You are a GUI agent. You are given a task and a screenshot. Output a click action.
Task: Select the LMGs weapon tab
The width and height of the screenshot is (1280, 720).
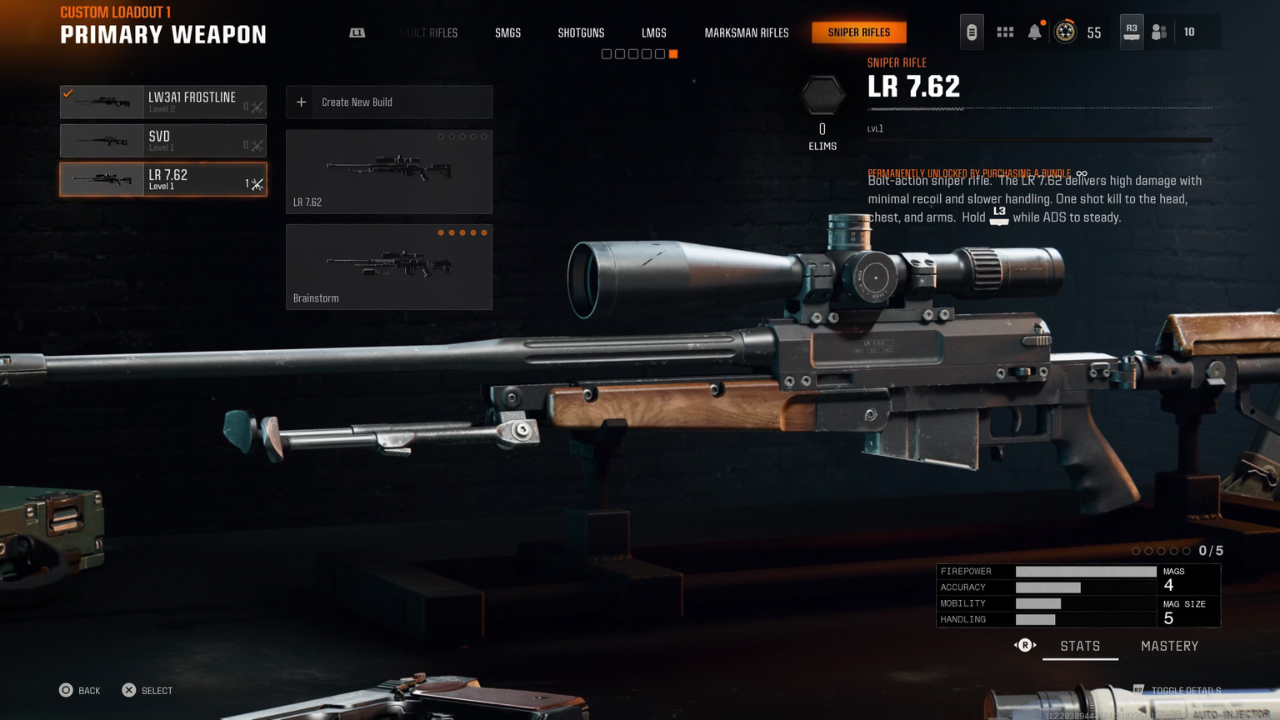coord(654,33)
